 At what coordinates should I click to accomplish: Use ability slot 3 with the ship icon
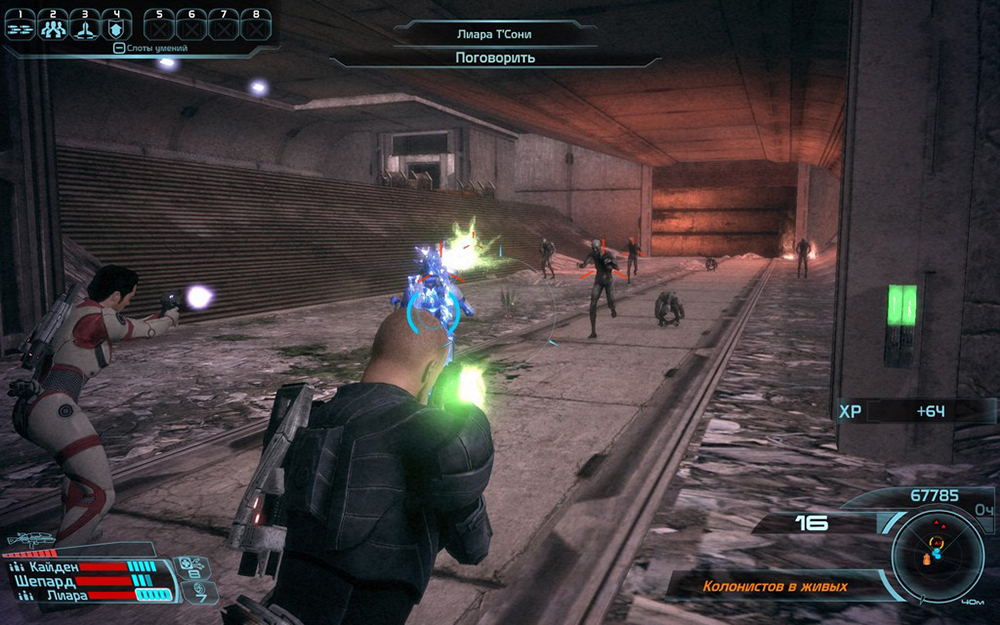coord(86,27)
